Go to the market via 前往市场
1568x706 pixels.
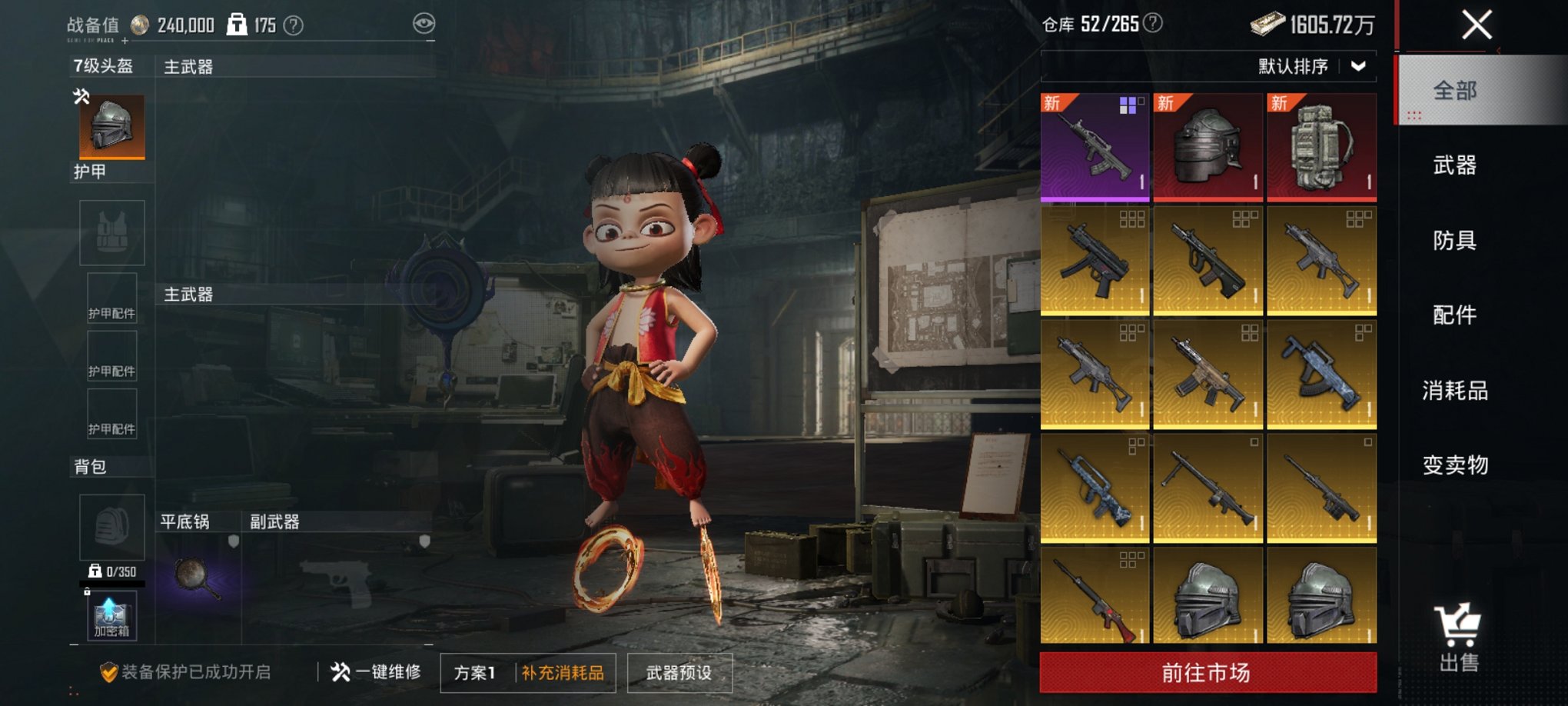pos(1207,673)
